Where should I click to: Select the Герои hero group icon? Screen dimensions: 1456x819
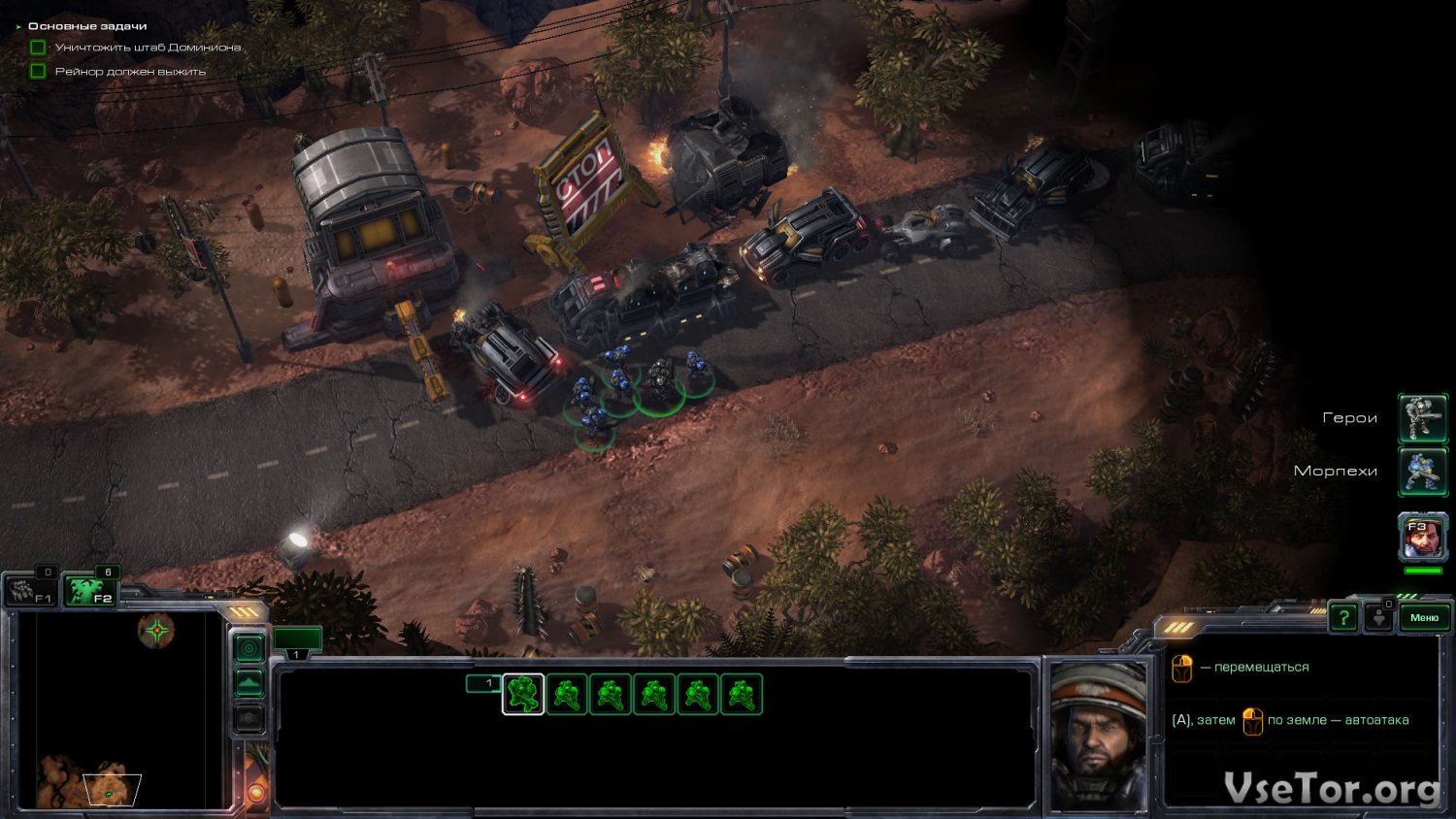pyautogui.click(x=1422, y=418)
